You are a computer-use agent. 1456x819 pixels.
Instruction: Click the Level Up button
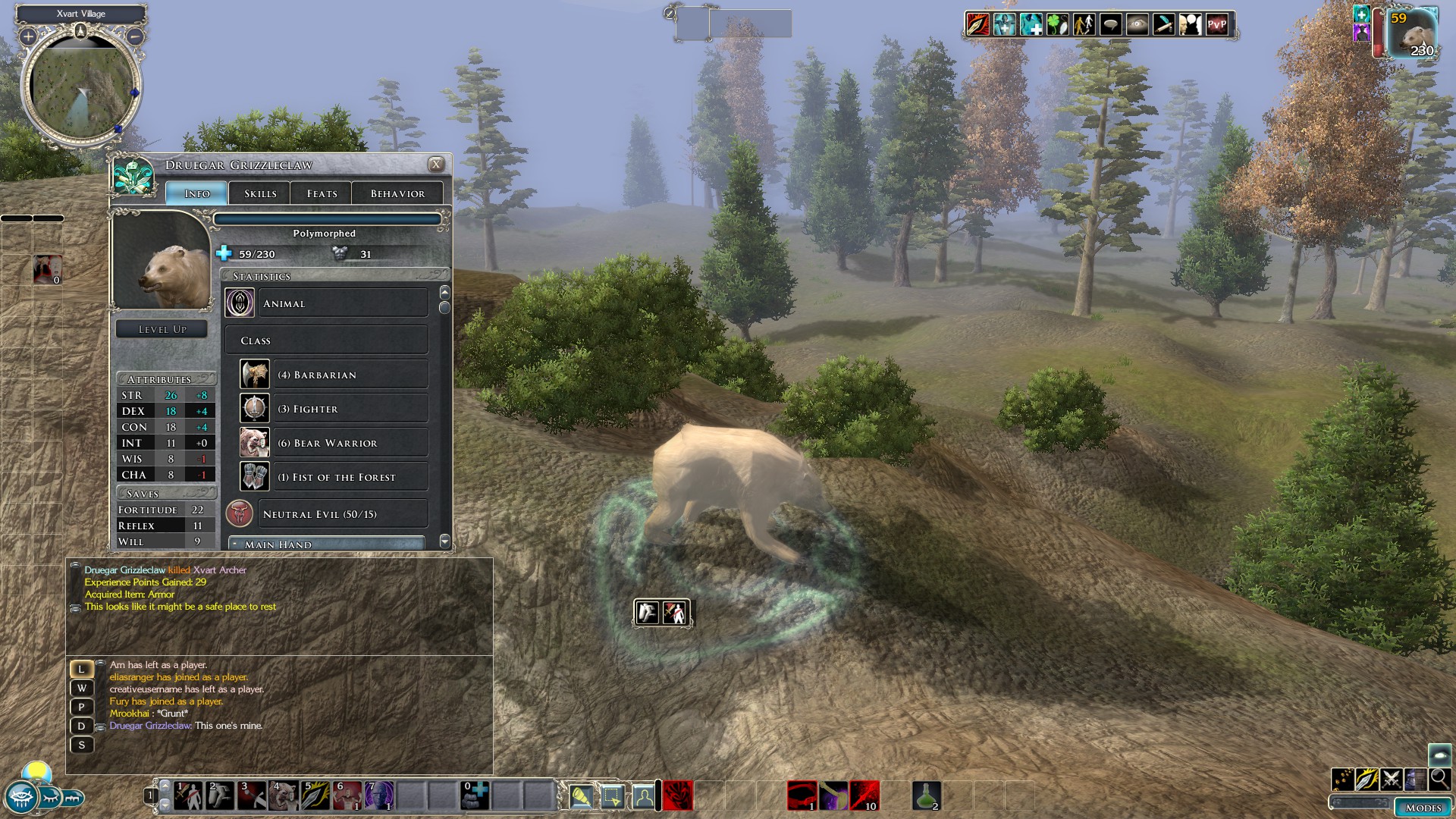coord(162,329)
